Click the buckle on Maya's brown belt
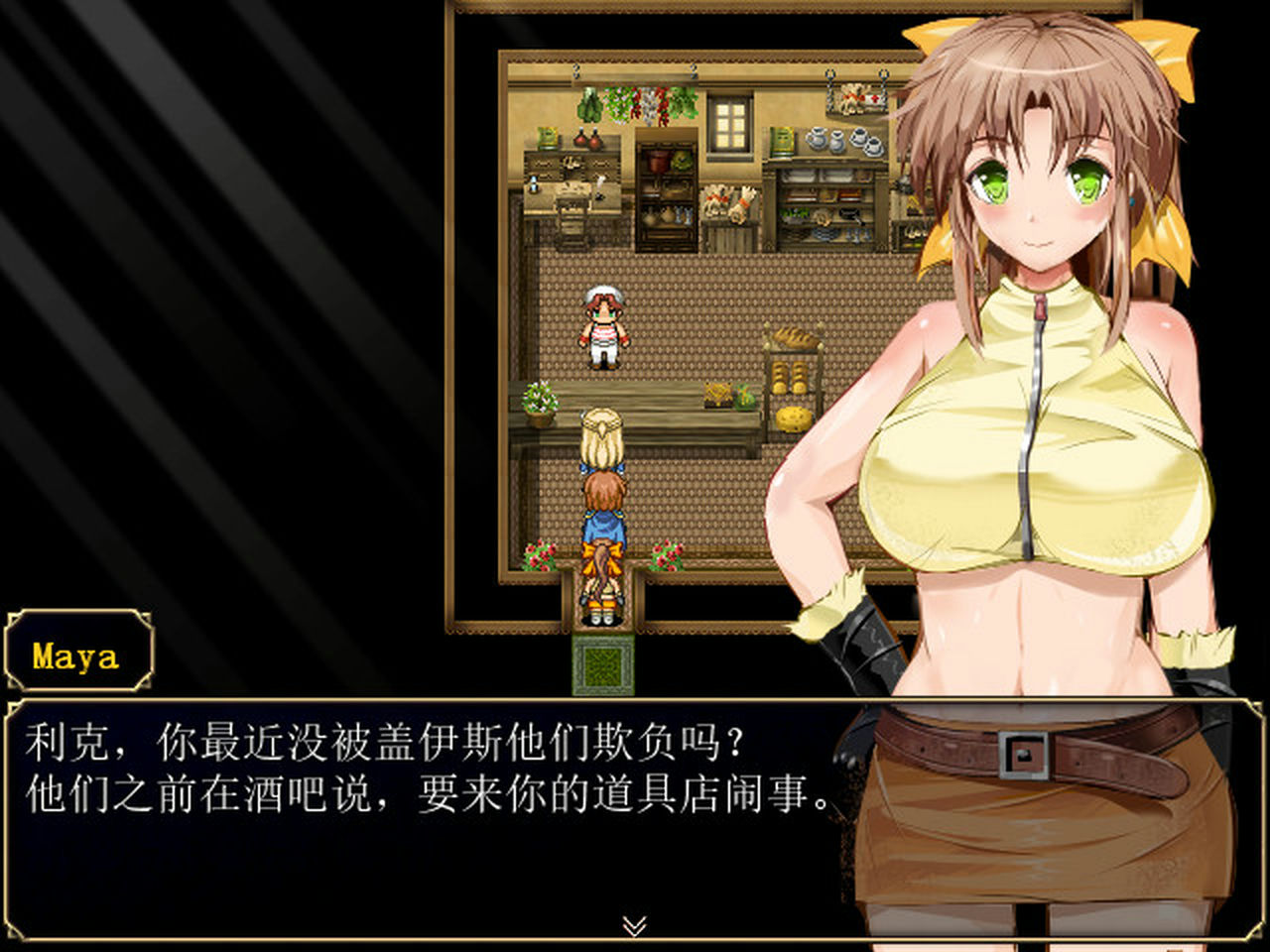Image resolution: width=1270 pixels, height=952 pixels. (x=1024, y=756)
